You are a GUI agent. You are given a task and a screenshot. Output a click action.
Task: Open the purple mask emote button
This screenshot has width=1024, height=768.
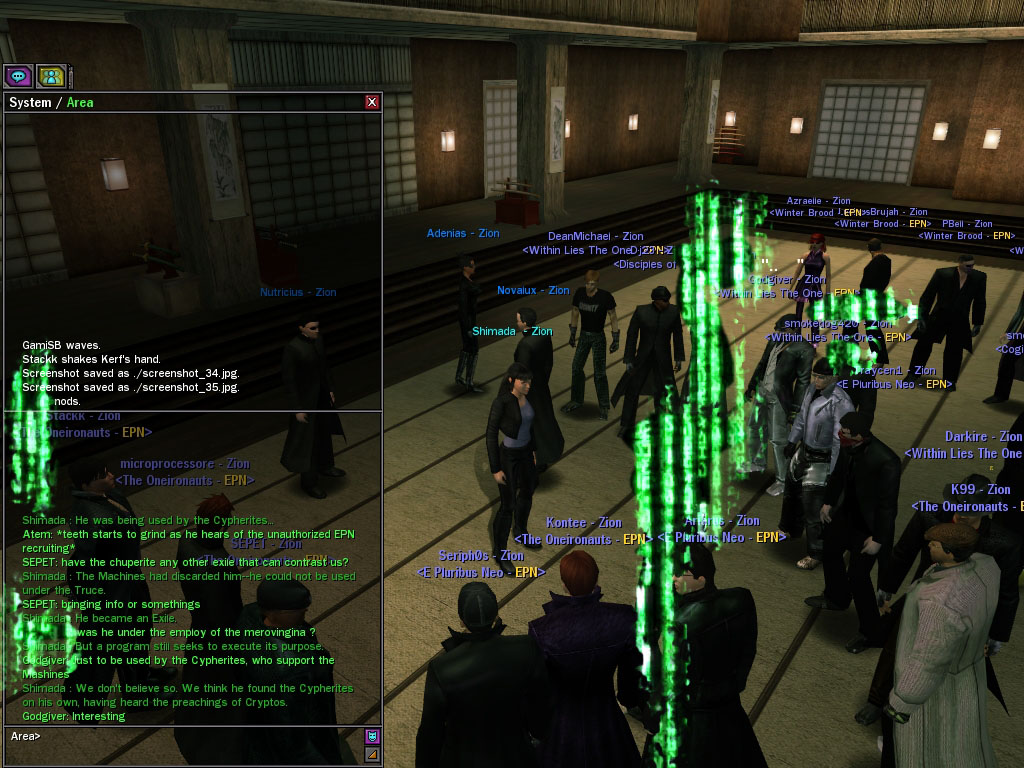pyautogui.click(x=372, y=736)
